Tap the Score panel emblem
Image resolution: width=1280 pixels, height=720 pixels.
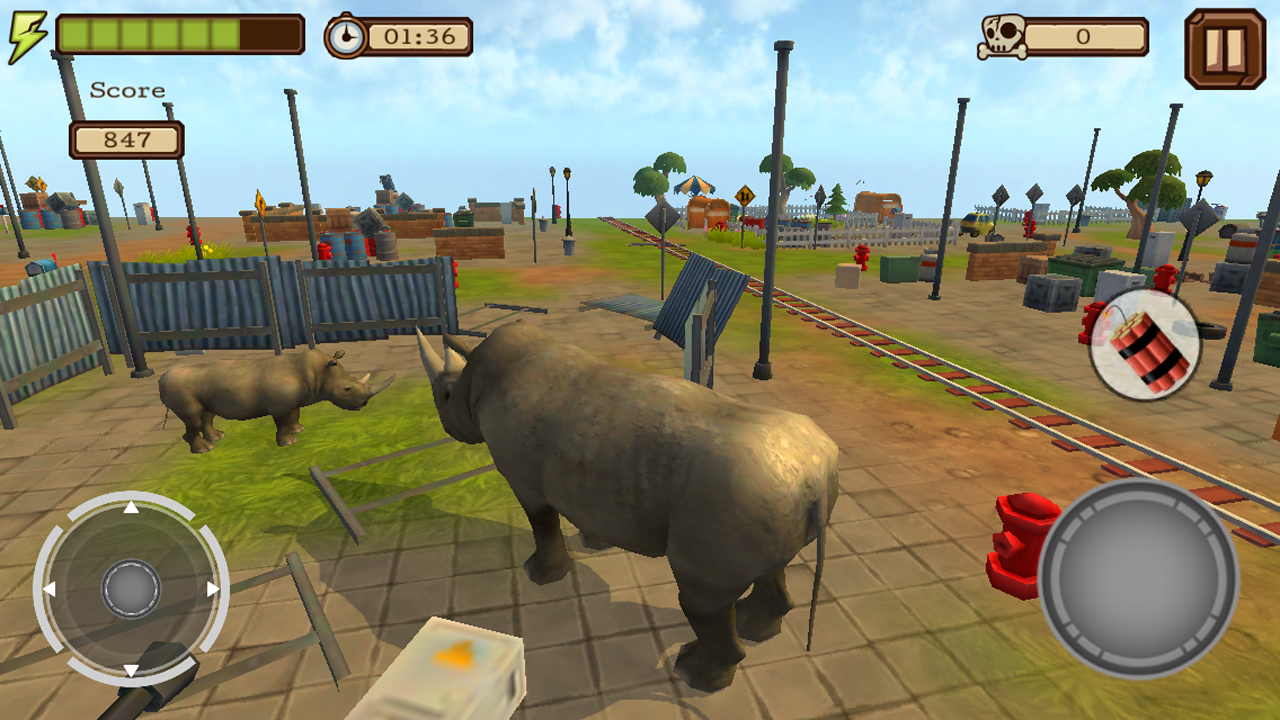pos(128,90)
